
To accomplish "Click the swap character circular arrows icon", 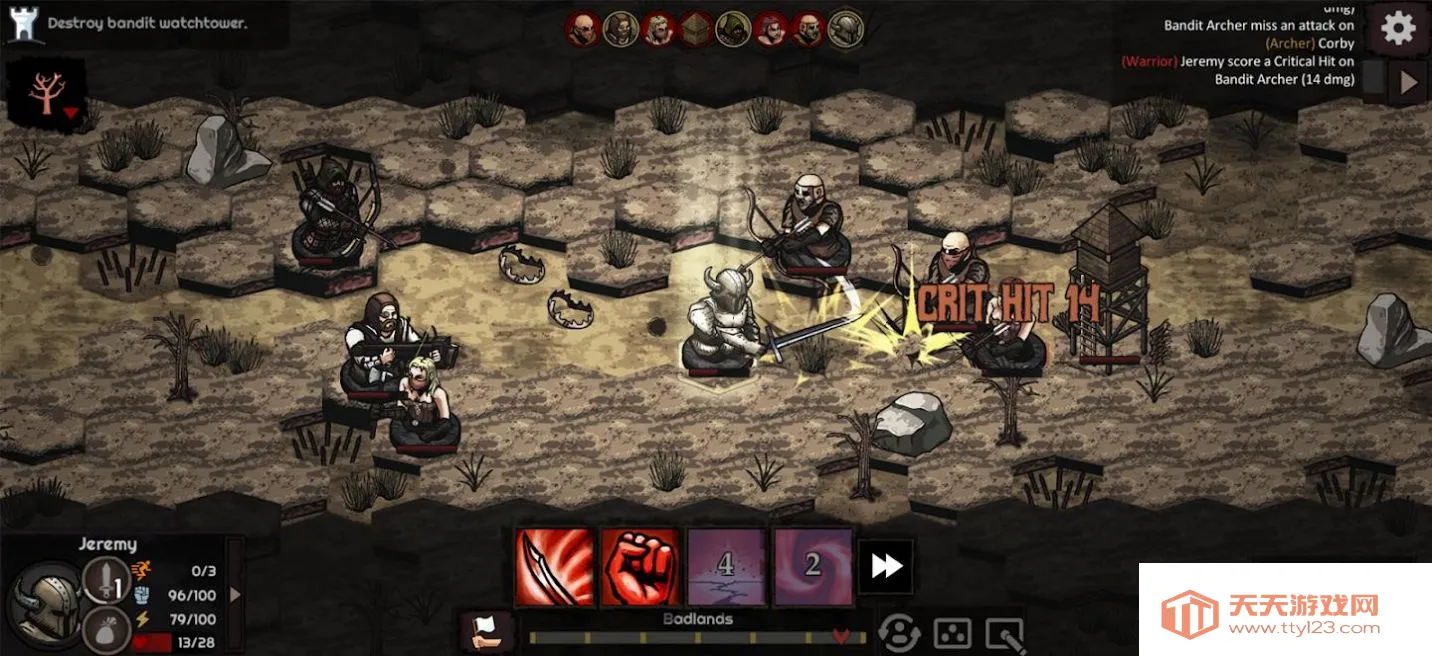I will point(899,632).
